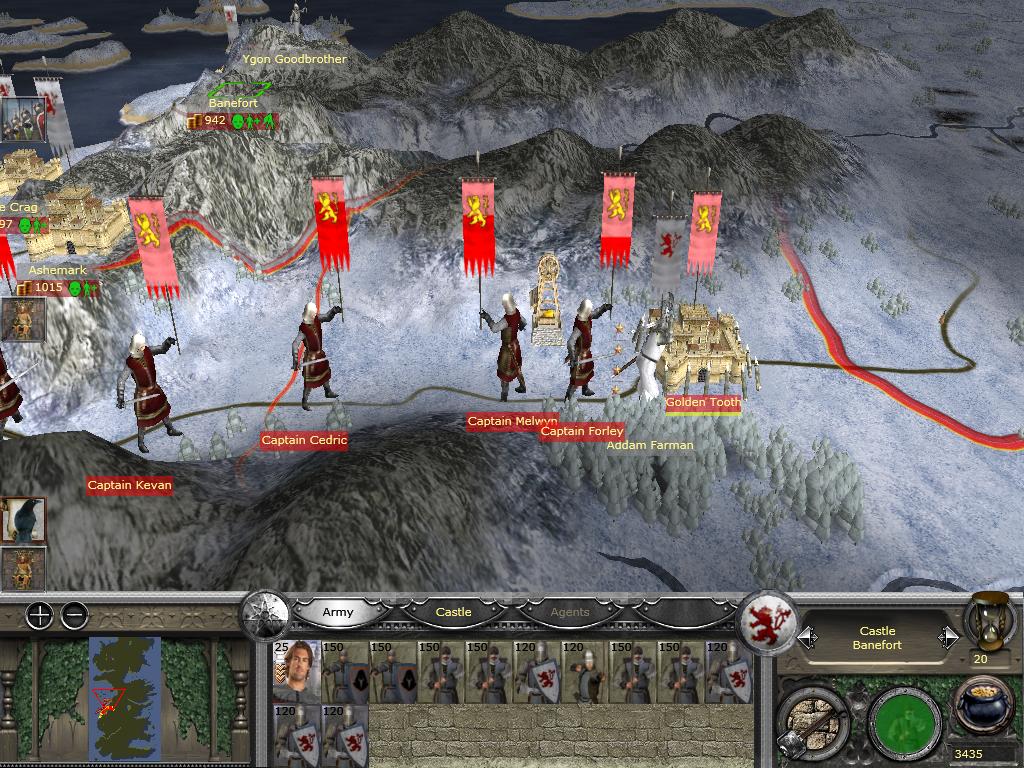Open recruitment with the green soldier button
1024x768 pixels.
tap(904, 718)
